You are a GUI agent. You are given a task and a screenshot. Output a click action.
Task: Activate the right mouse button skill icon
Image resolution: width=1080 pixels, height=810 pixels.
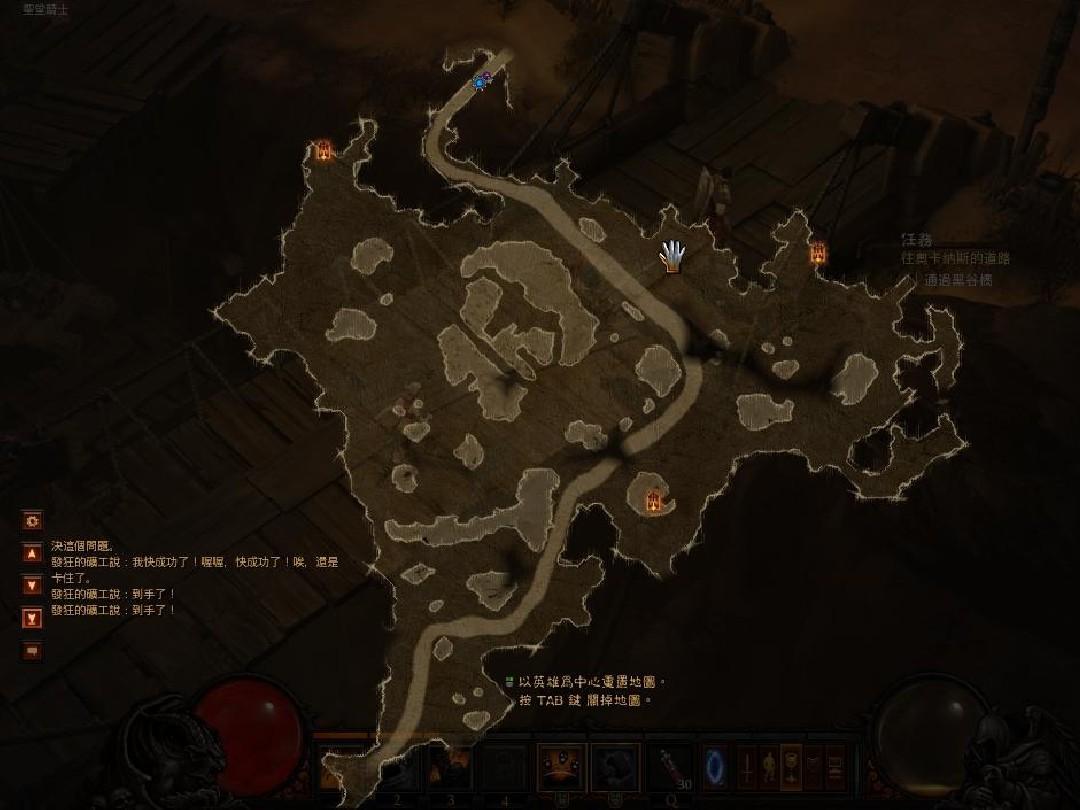[x=614, y=767]
